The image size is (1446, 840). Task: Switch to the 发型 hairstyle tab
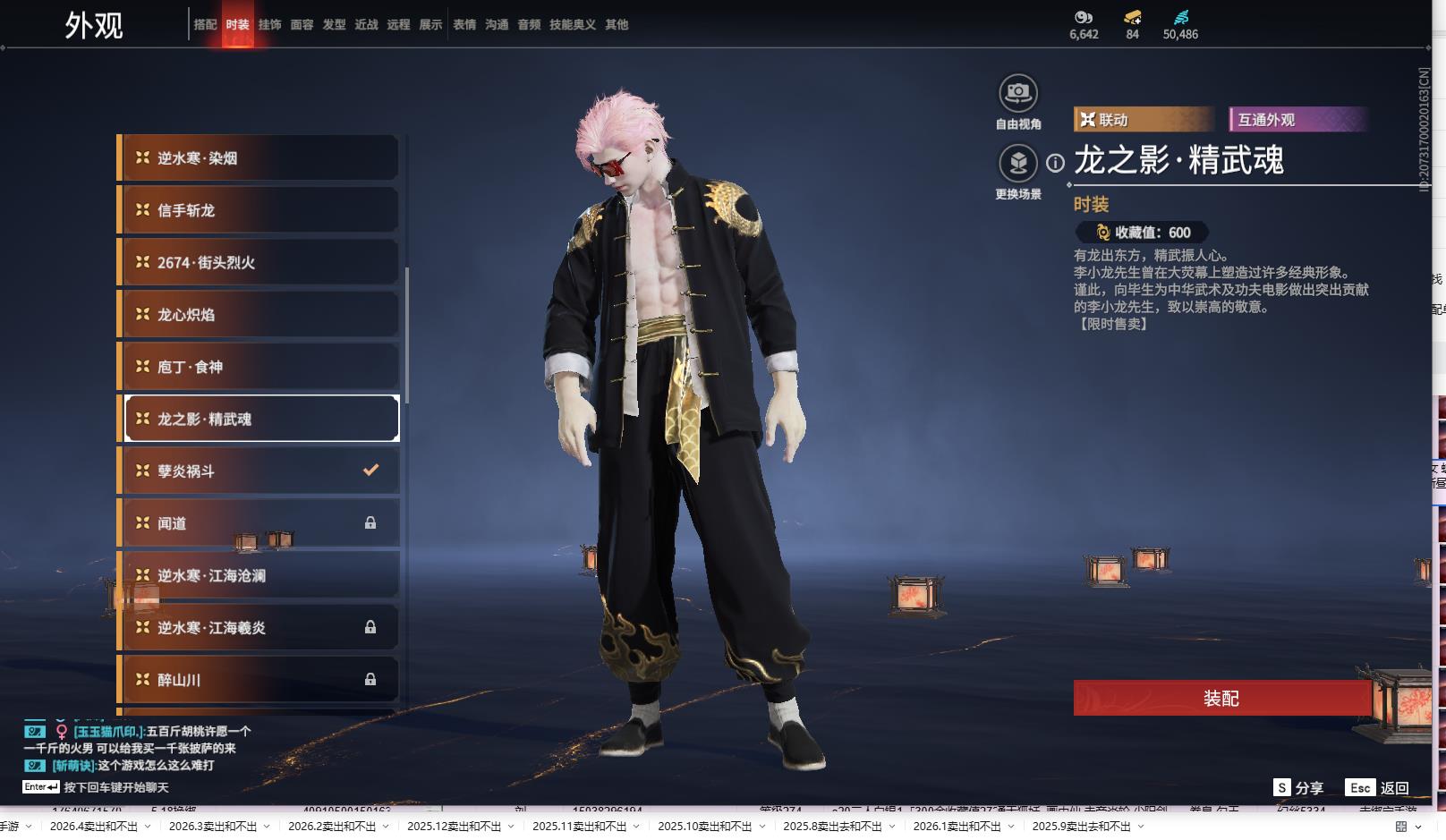pyautogui.click(x=334, y=25)
